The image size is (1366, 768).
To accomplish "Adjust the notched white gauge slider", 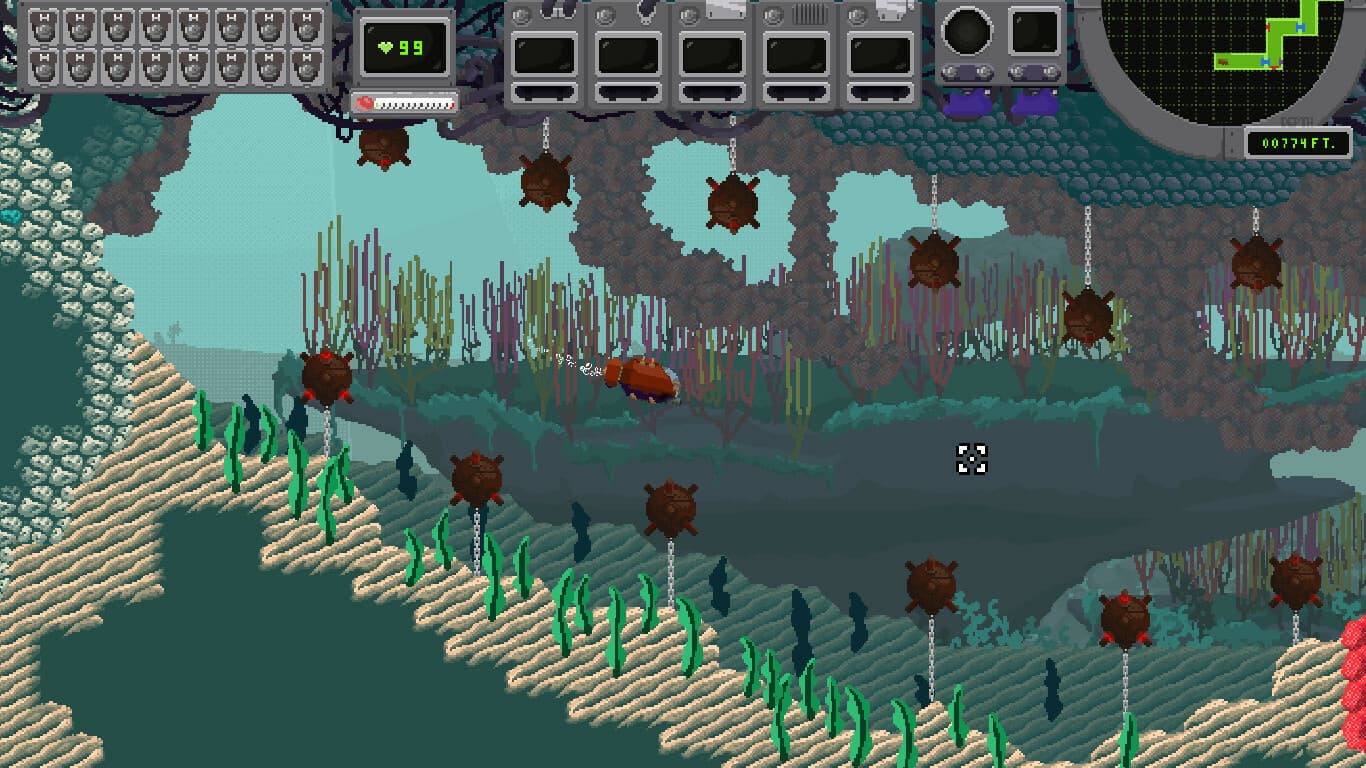I will pyautogui.click(x=413, y=102).
